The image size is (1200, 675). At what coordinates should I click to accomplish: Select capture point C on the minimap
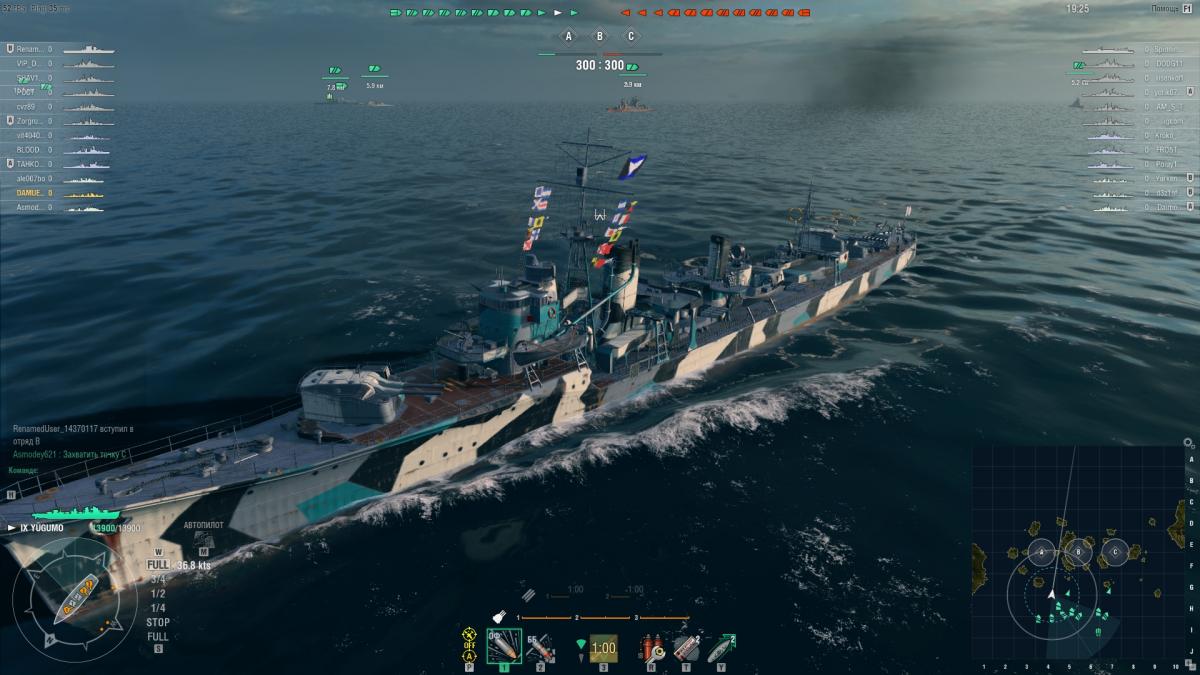(x=1115, y=551)
